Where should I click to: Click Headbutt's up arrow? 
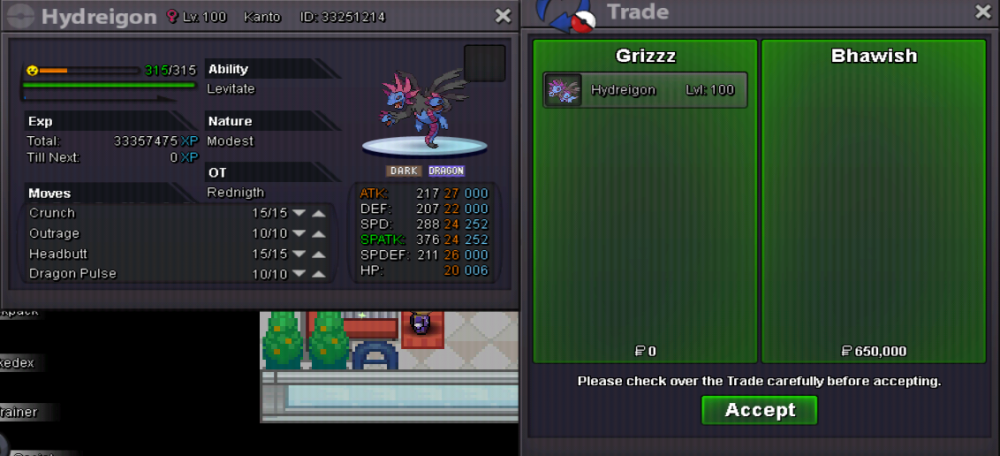(x=318, y=254)
